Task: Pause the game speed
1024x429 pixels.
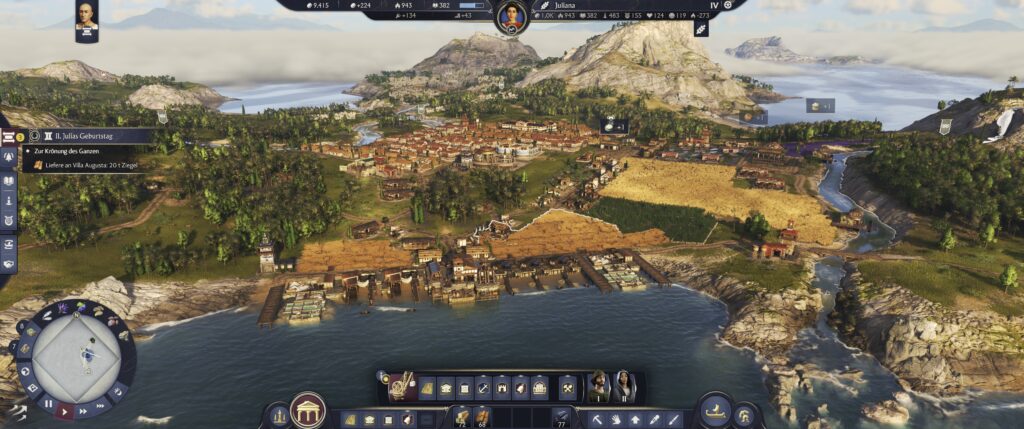Action: (47, 405)
